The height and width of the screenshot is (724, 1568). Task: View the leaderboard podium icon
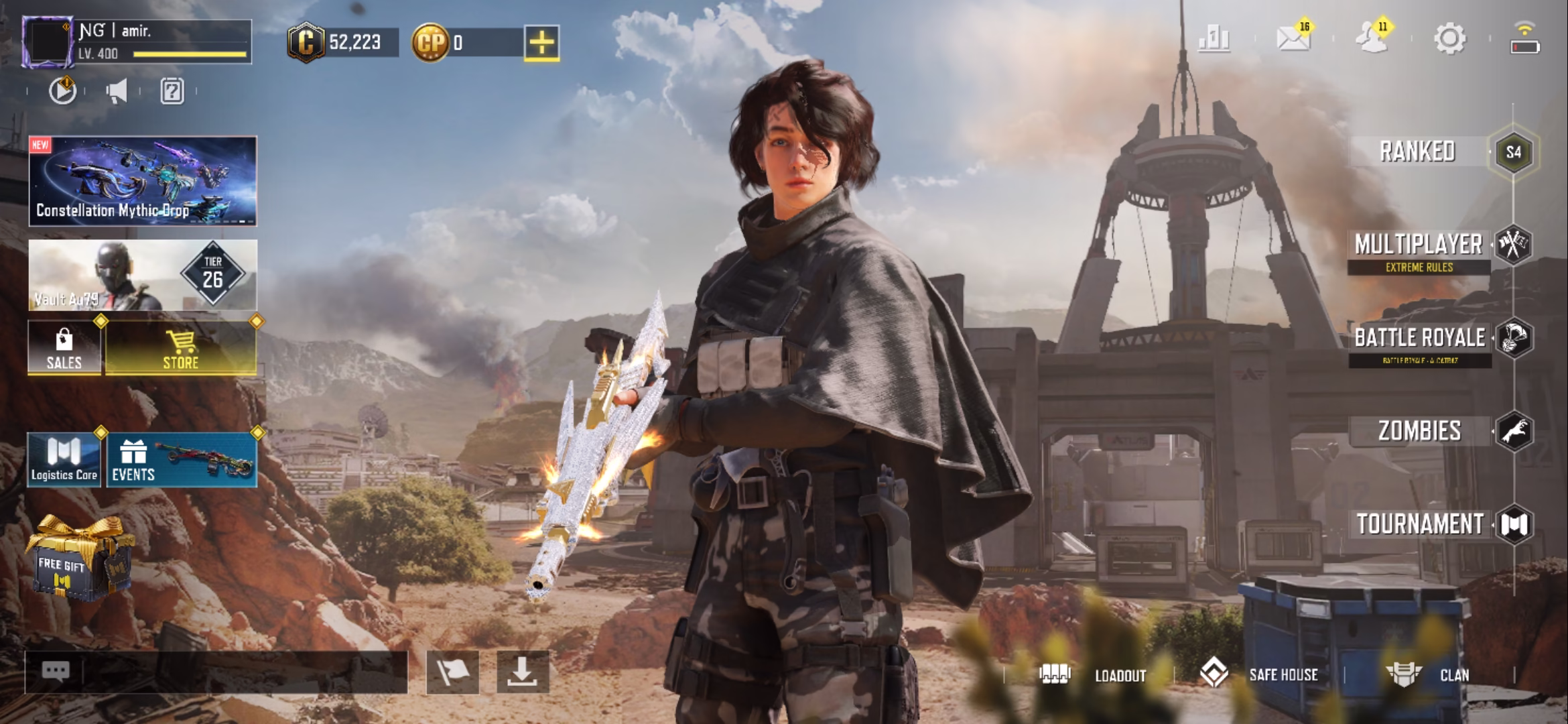click(1214, 39)
